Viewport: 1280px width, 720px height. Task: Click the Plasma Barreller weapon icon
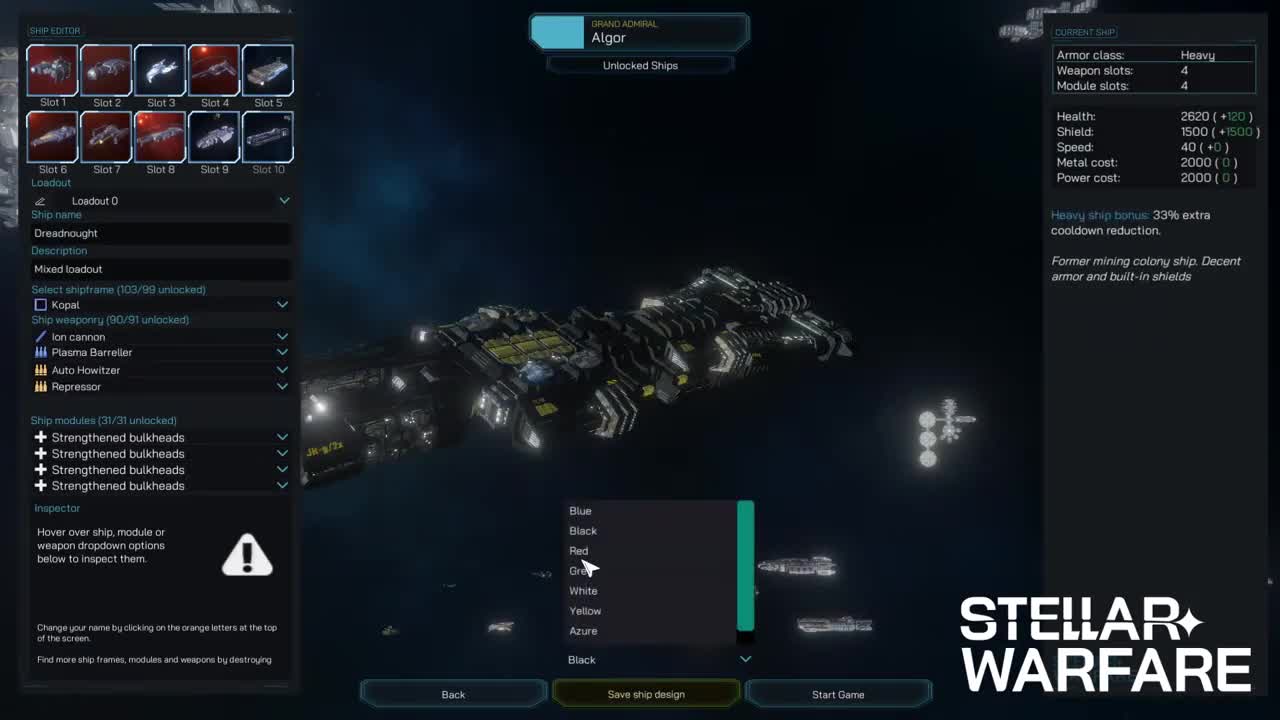pyautogui.click(x=42, y=352)
